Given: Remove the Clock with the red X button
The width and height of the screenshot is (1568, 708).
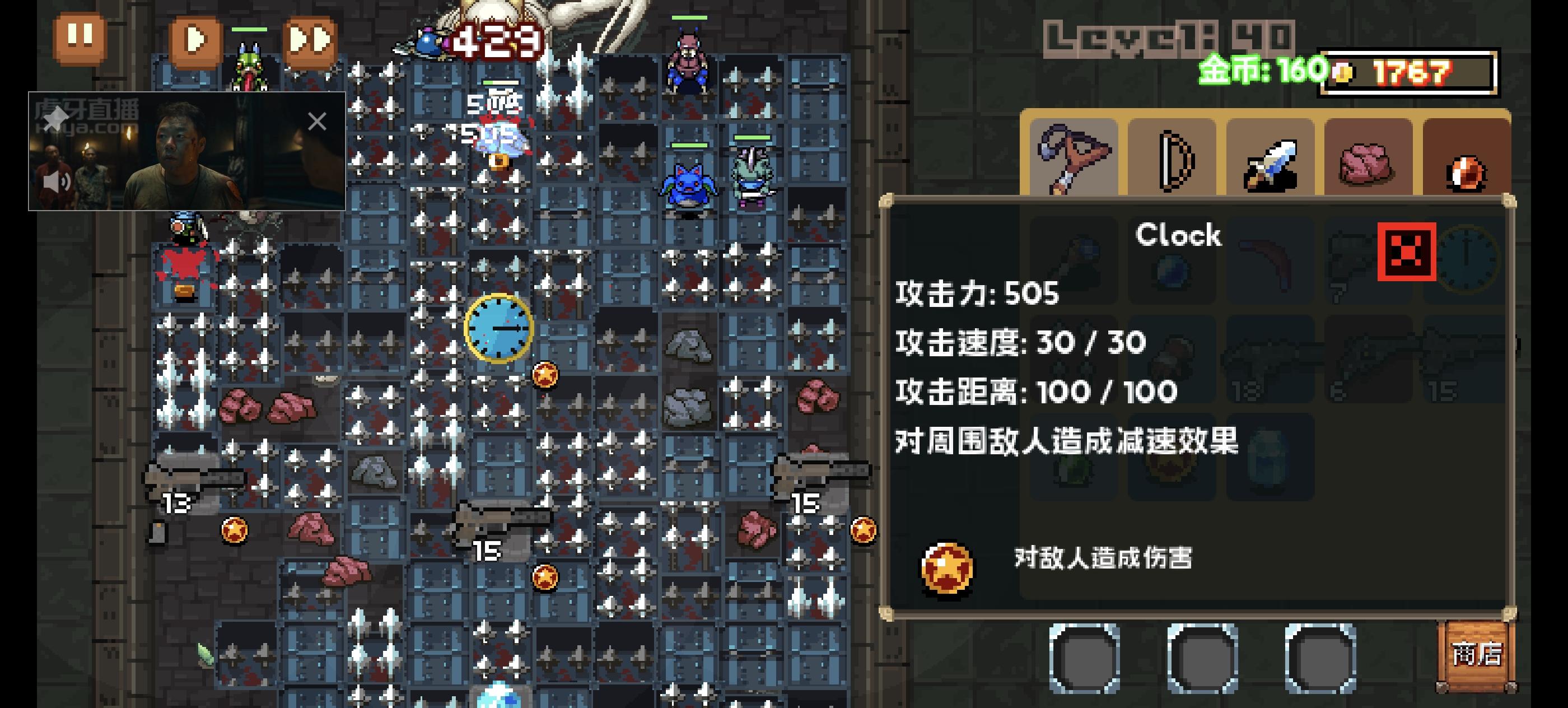Looking at the screenshot, I should point(1407,251).
